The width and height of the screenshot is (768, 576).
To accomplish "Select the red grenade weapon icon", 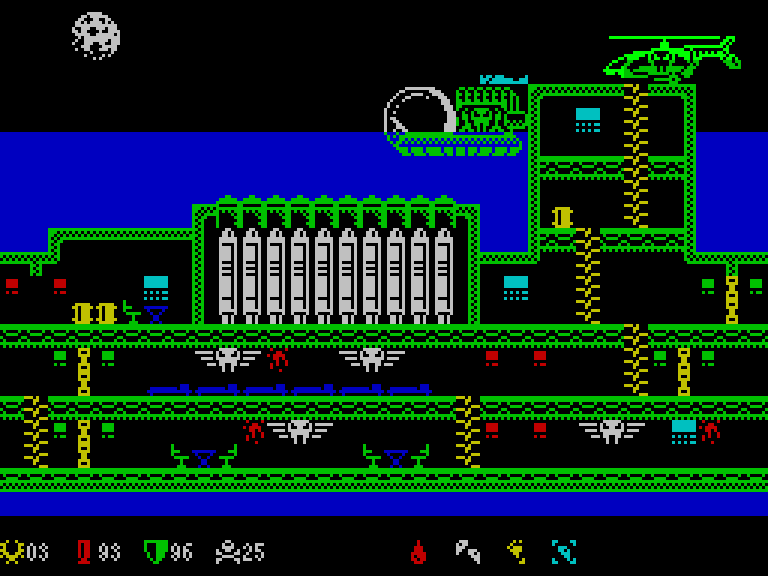I will point(419,551).
